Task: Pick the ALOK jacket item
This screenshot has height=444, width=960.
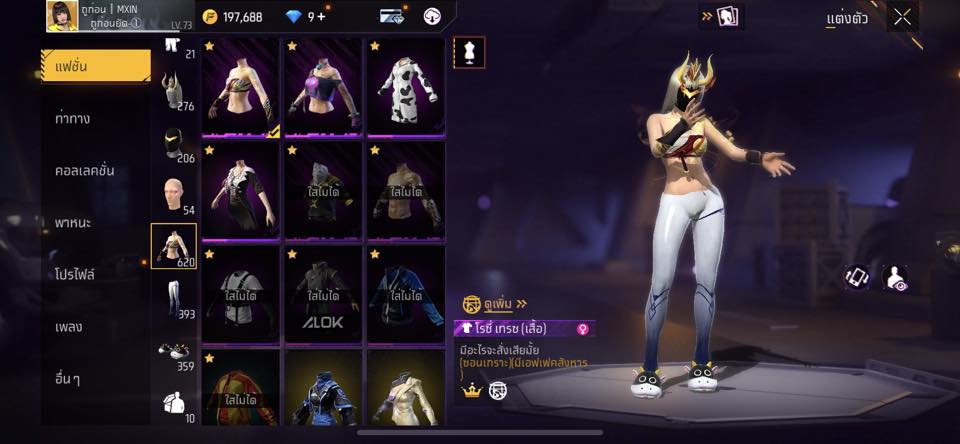Action: 323,292
